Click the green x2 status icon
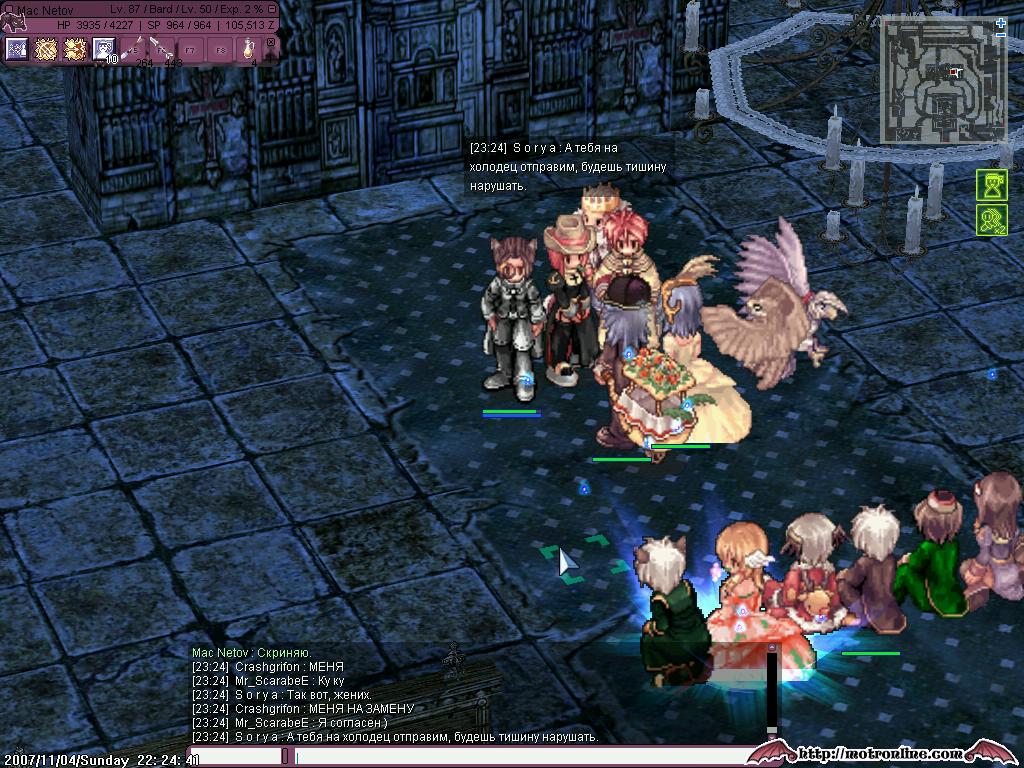Viewport: 1024px width, 768px height. click(991, 220)
